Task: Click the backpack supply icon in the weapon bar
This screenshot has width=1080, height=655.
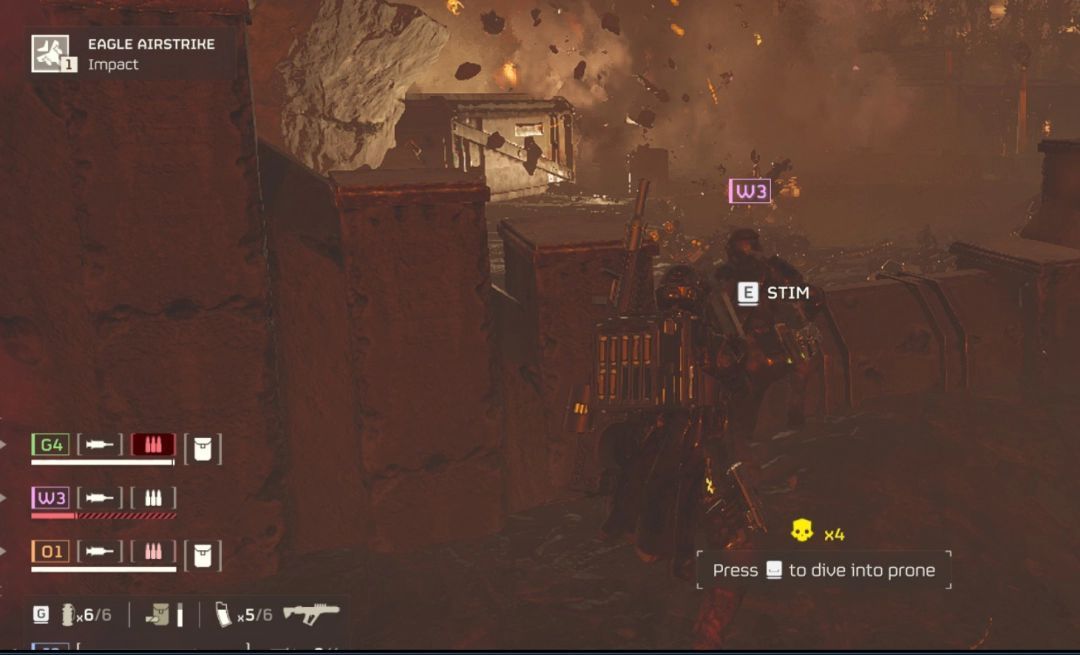Action: [x=158, y=615]
